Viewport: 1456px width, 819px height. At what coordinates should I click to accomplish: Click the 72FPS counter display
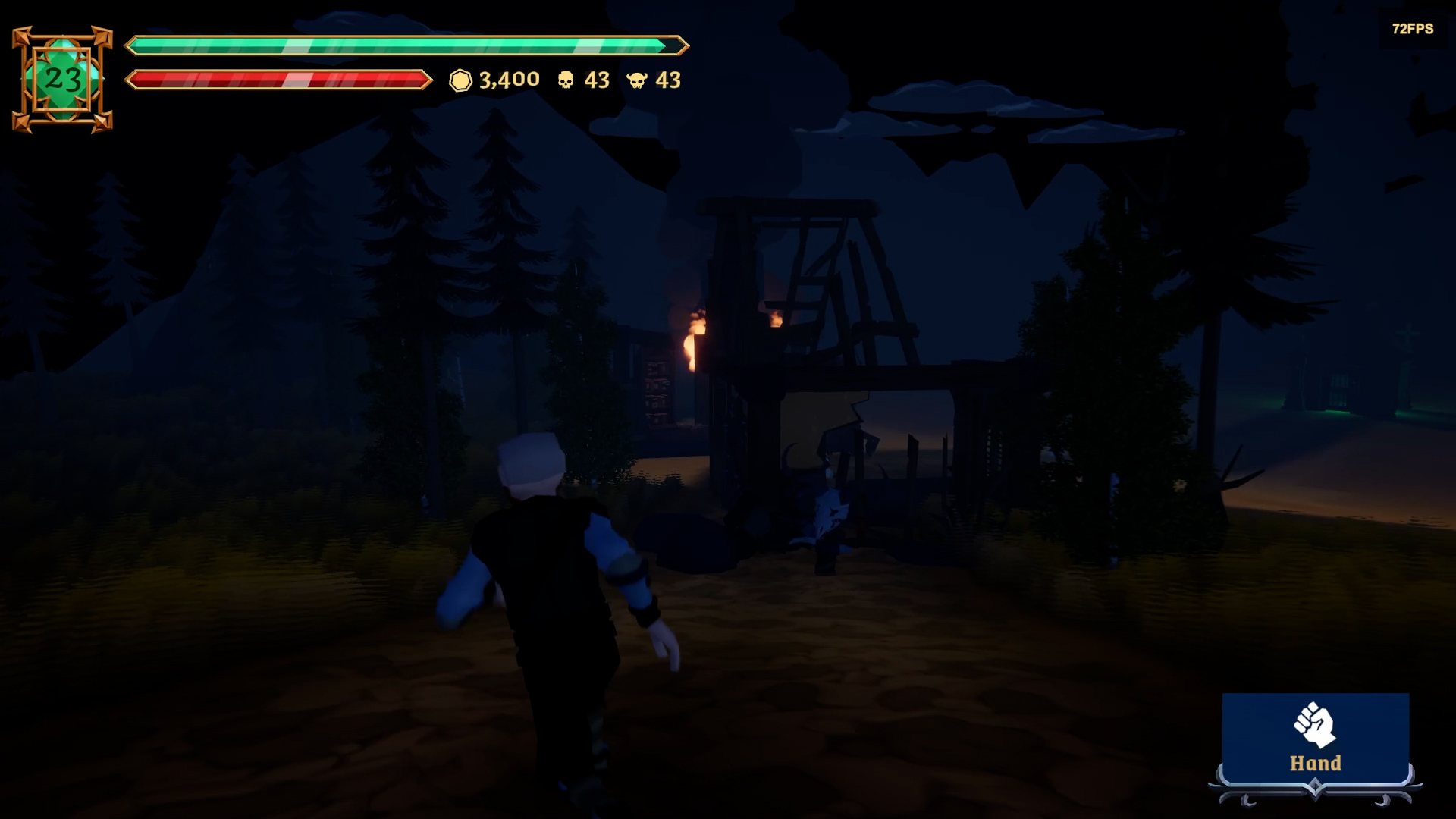pos(1412,30)
